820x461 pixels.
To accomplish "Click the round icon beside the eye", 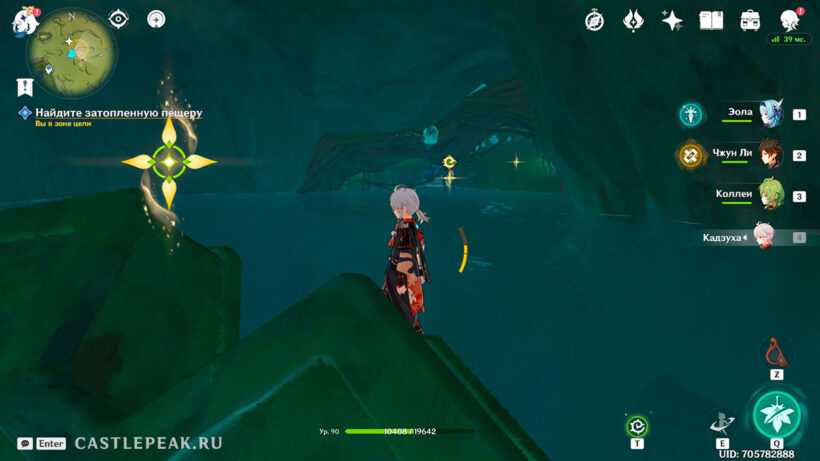I will click(x=156, y=18).
